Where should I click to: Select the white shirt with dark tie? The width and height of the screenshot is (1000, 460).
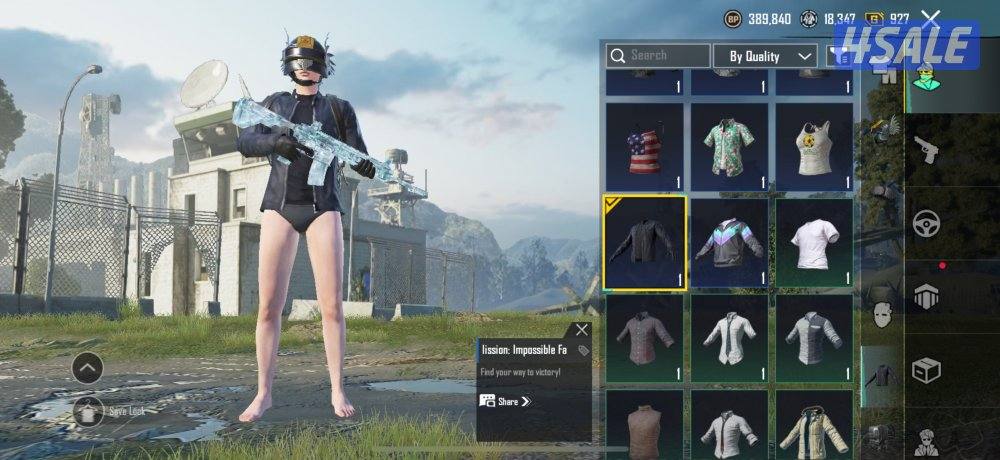tap(729, 338)
